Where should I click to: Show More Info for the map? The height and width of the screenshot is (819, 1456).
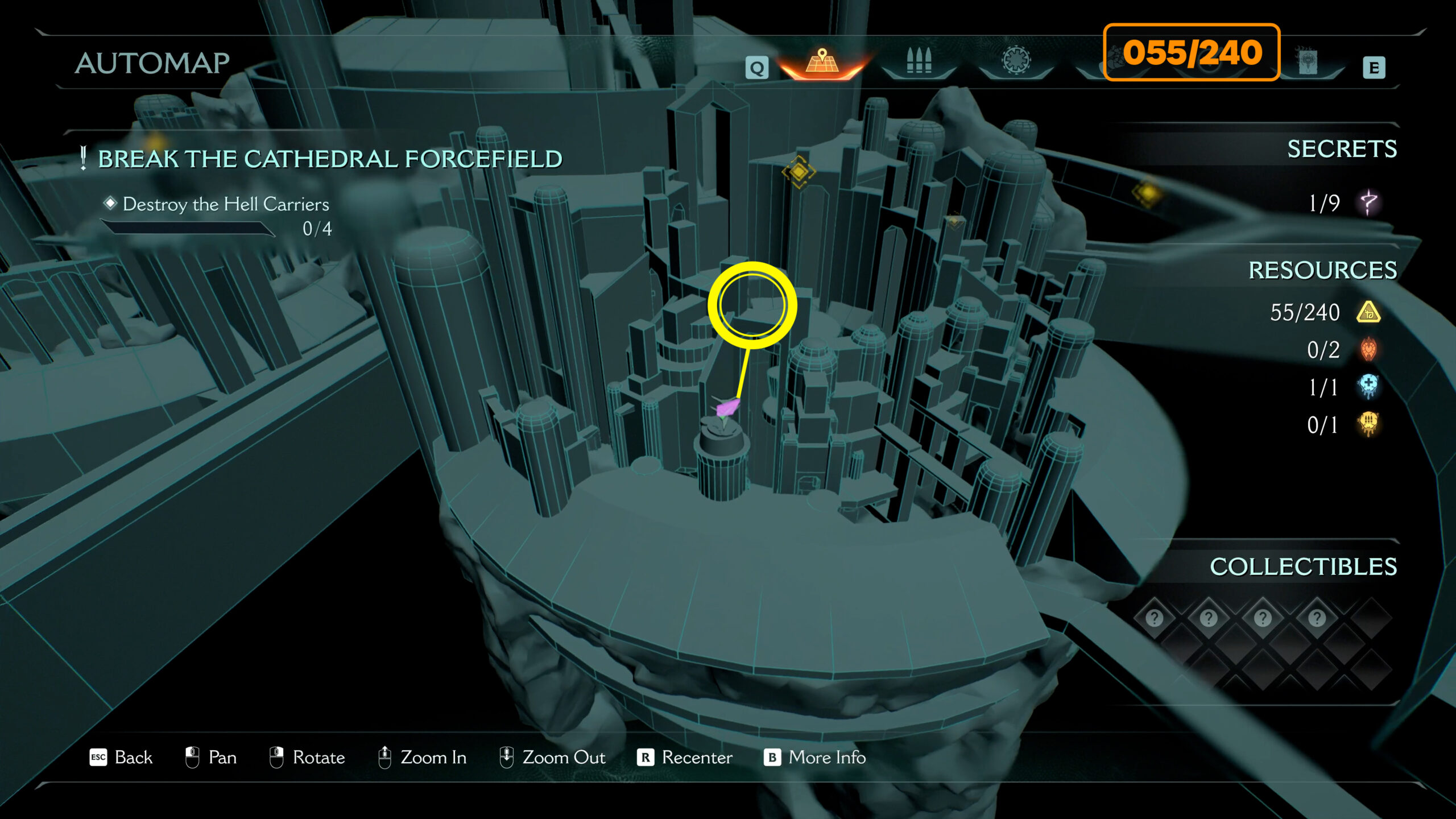(814, 758)
